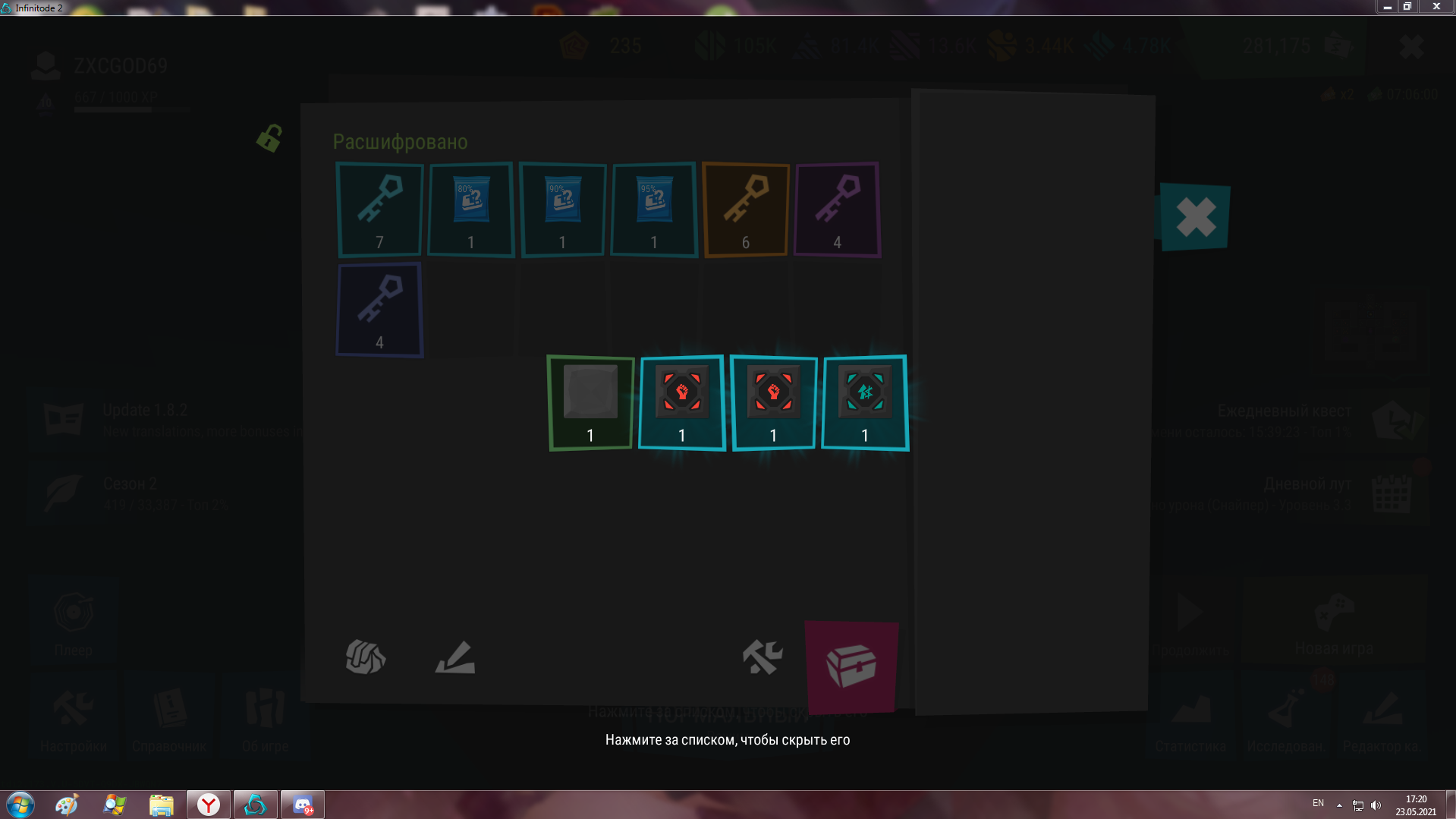Click the crossed hammer and wrench icon
The width and height of the screenshot is (1456, 819).
tap(762, 657)
